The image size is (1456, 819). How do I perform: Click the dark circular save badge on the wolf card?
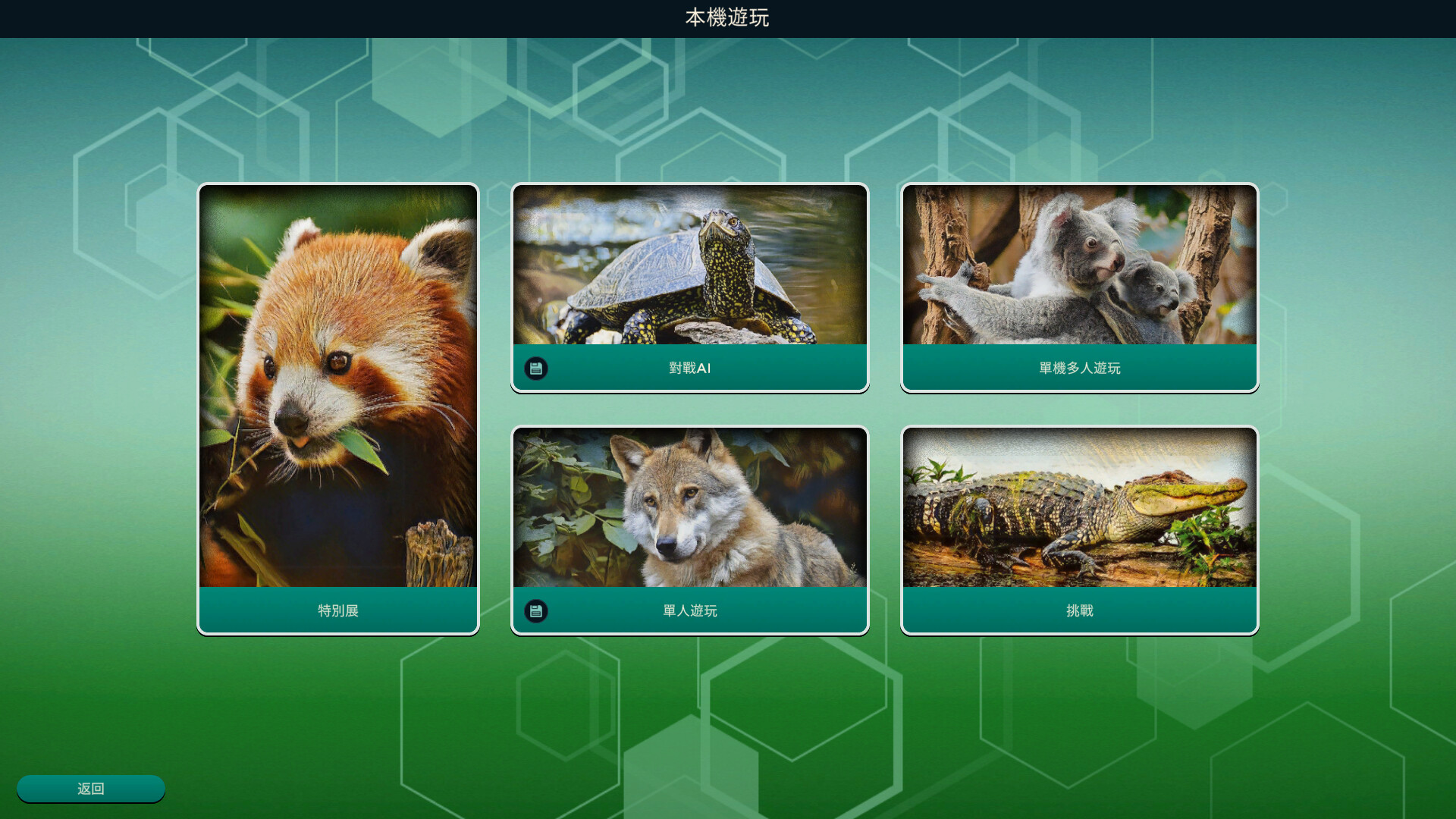click(x=536, y=610)
